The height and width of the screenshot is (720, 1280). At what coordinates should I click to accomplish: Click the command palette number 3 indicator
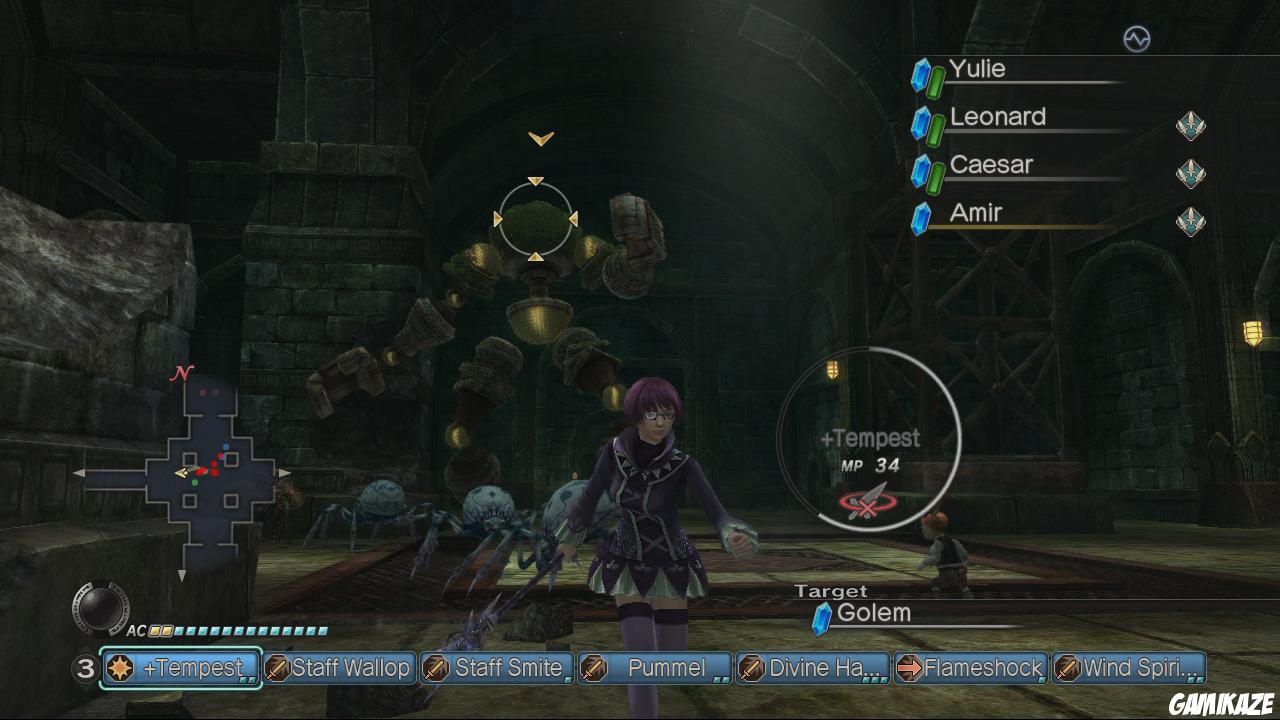click(84, 668)
